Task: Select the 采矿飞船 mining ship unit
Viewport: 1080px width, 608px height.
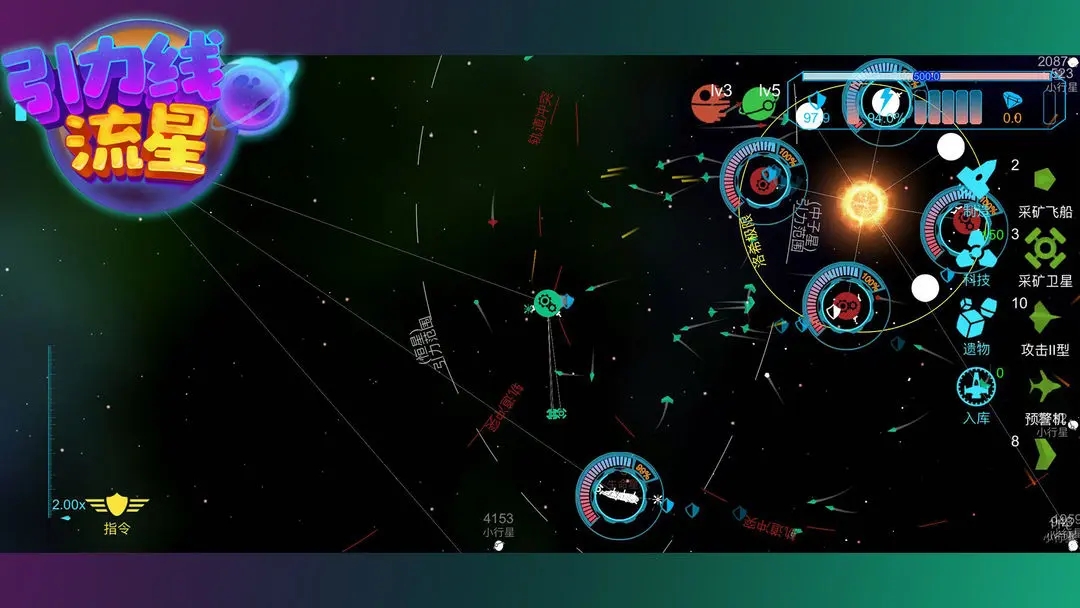Action: point(1045,181)
